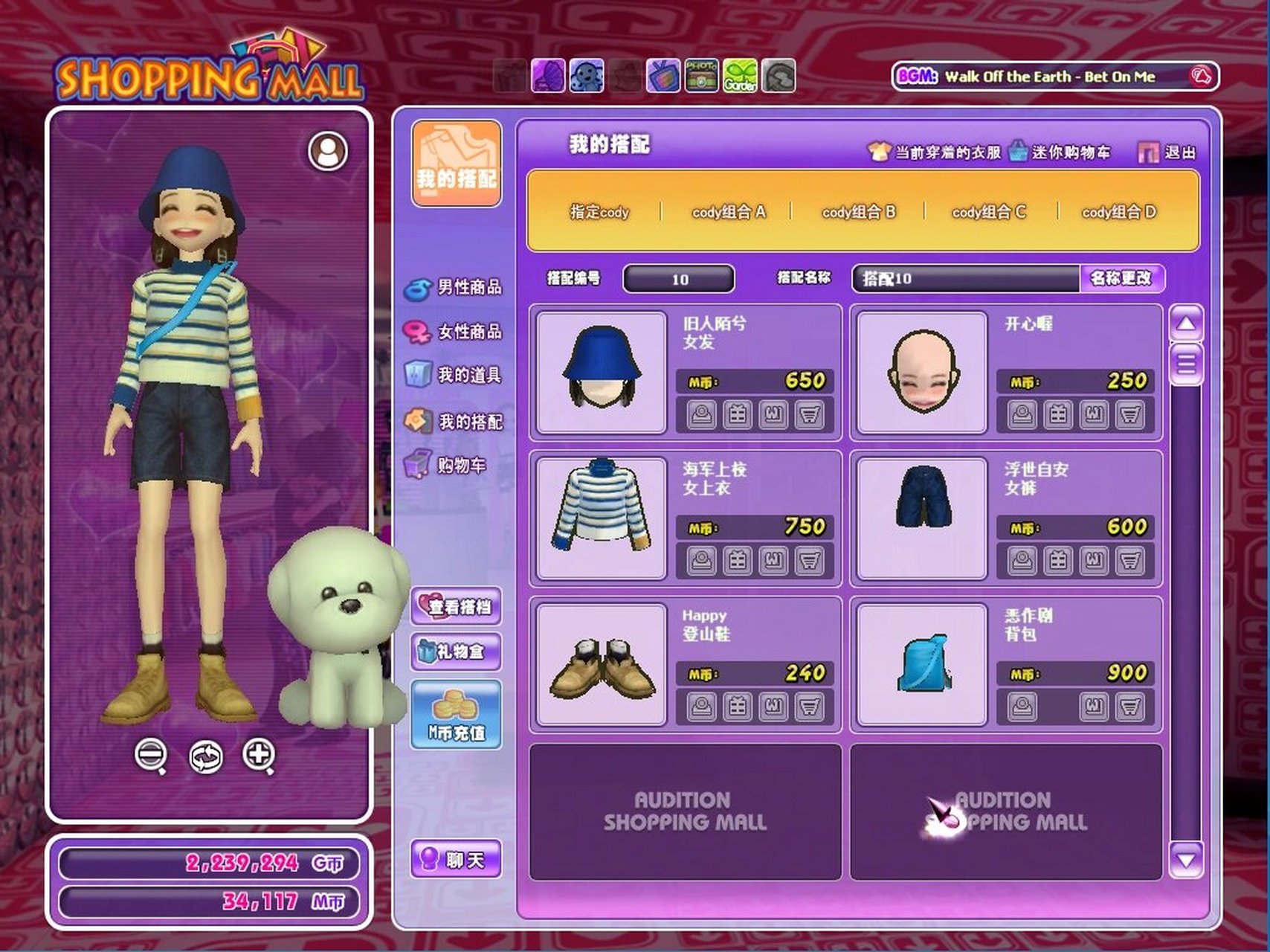Zoom in on the character preview
The width and height of the screenshot is (1270, 952).
click(259, 755)
